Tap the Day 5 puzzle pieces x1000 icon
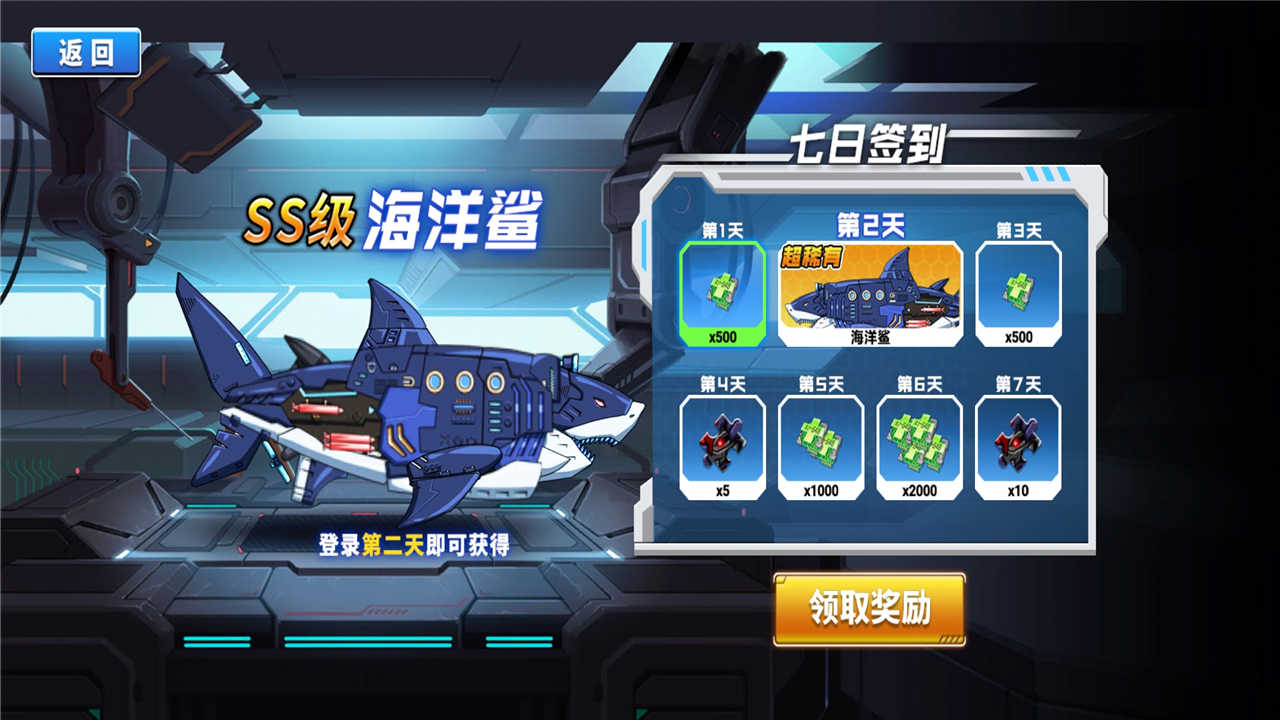The height and width of the screenshot is (720, 1280). click(x=821, y=443)
